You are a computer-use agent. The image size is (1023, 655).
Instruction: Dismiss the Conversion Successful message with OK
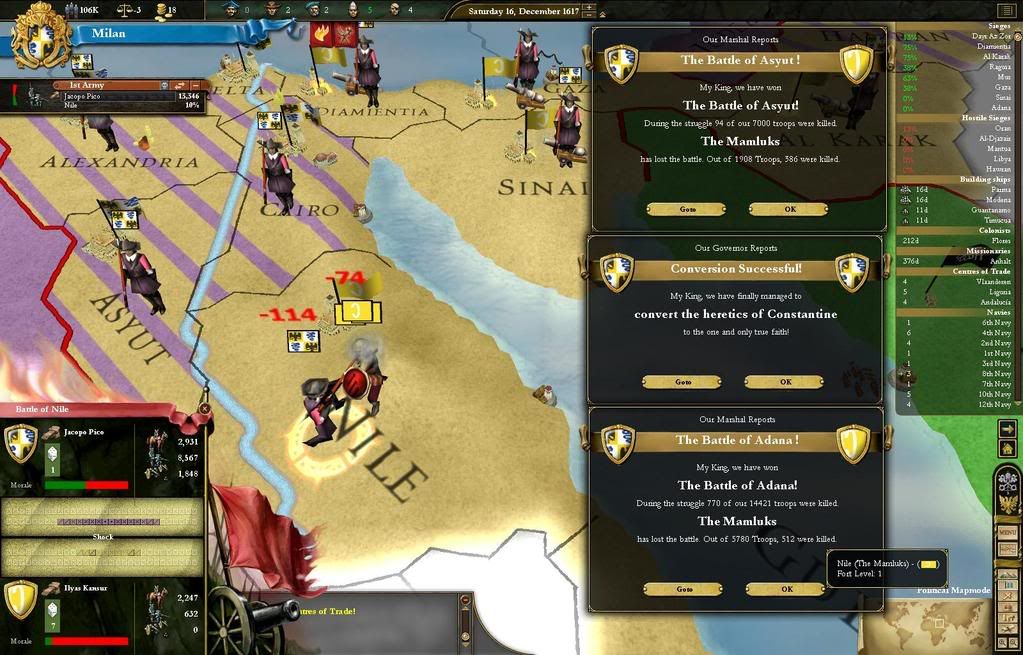tap(785, 382)
